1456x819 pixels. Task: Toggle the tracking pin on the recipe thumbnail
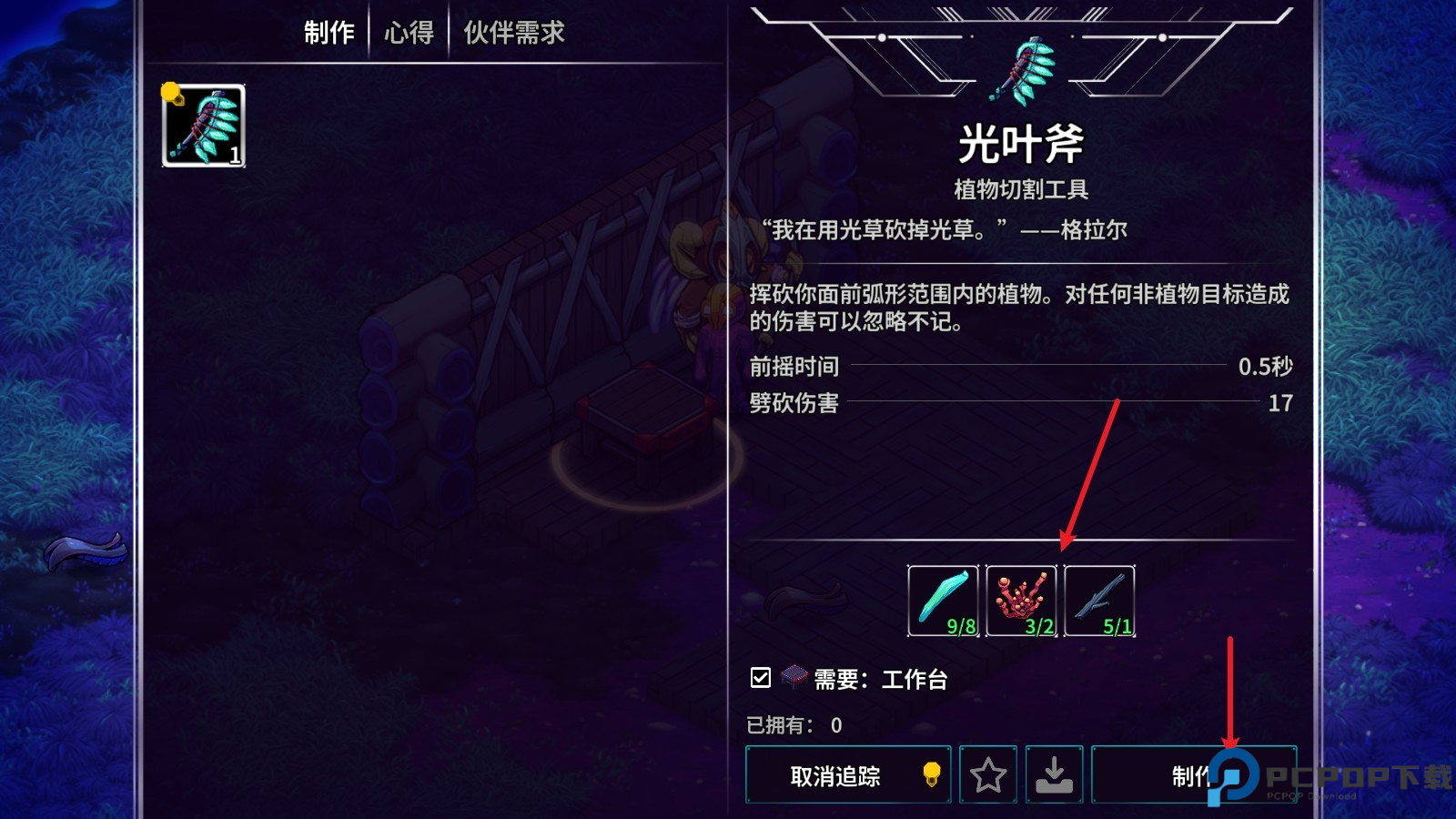pyautogui.click(x=171, y=93)
